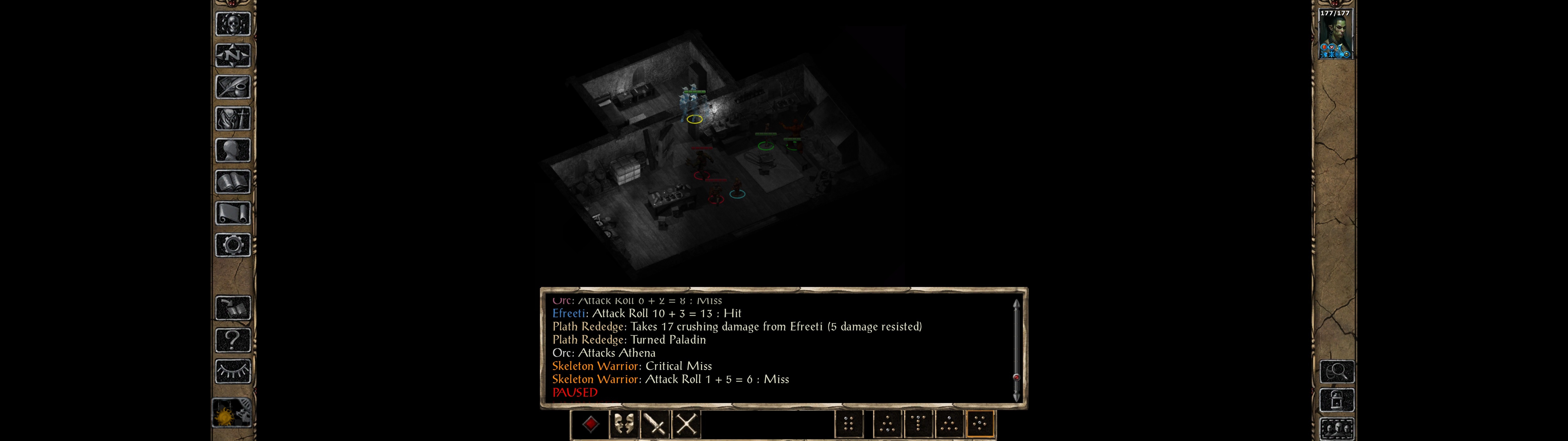
Task: Open the priest scroll screen
Action: (x=232, y=214)
